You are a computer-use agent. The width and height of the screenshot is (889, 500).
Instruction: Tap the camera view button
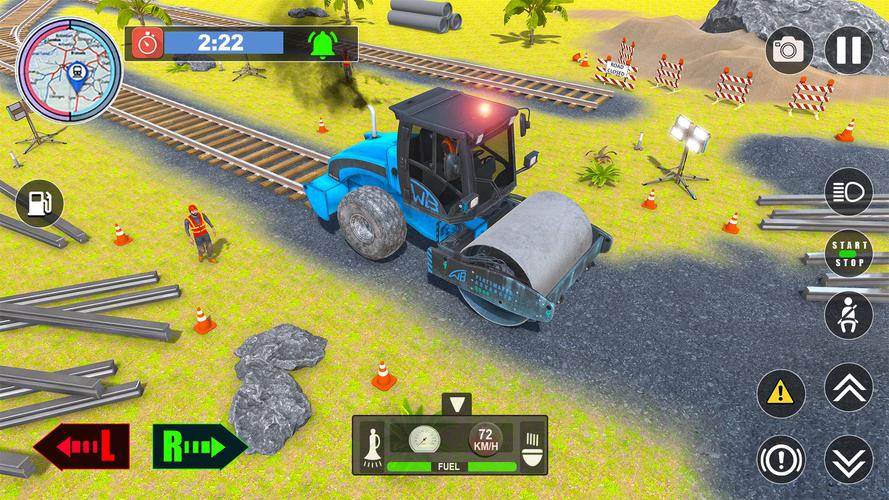tap(789, 51)
